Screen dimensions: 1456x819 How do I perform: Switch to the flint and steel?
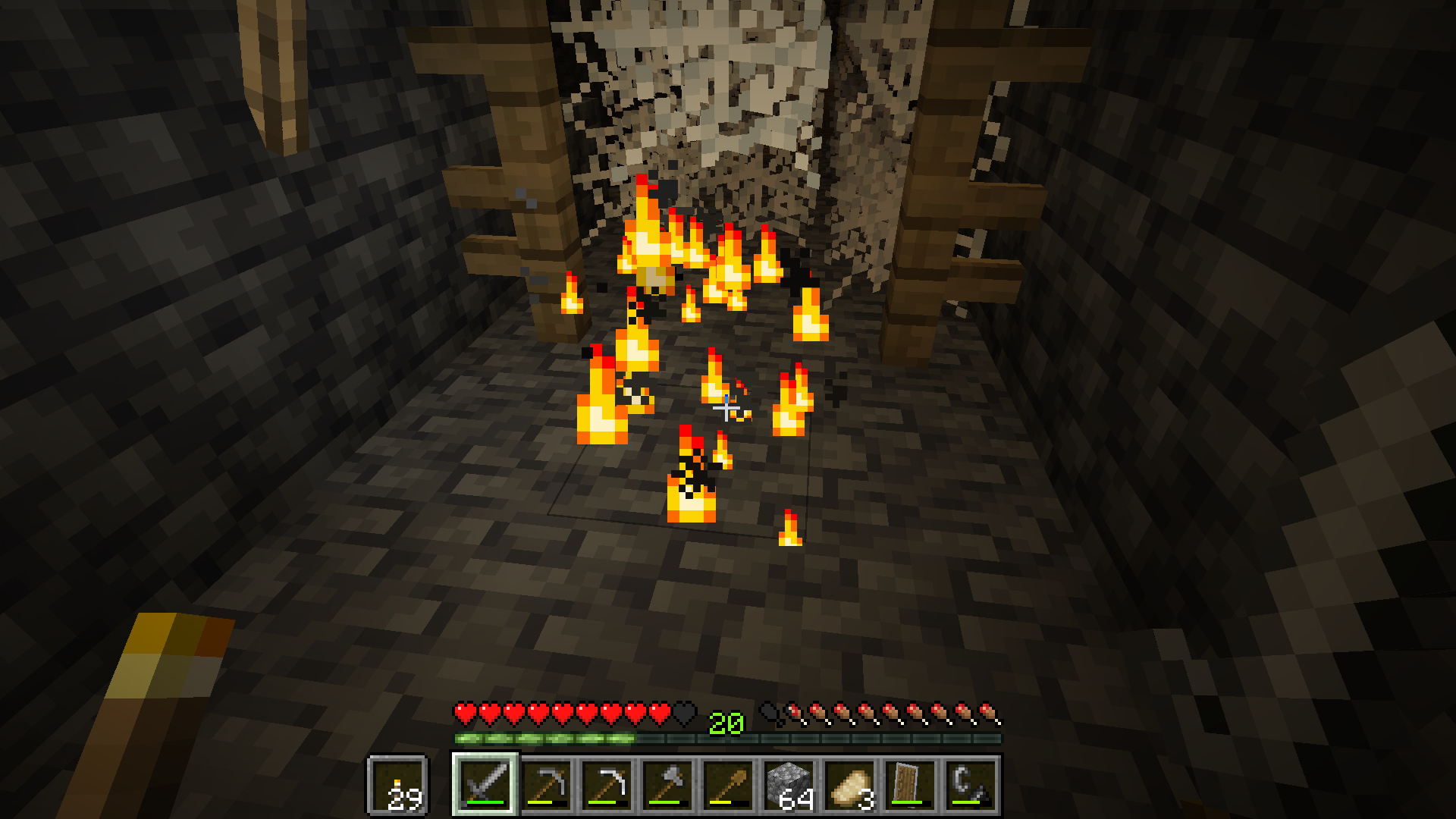coord(971,785)
